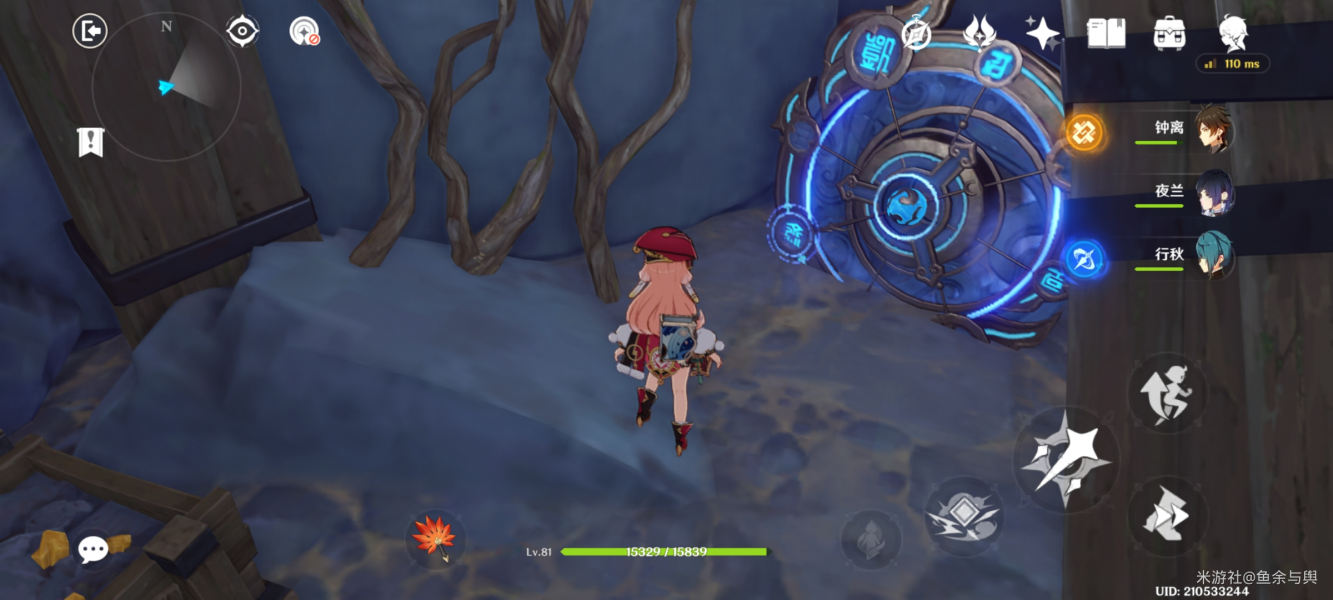Image resolution: width=1333 pixels, height=600 pixels.
Task: Tap the normal attack button
Action: coord(1065,460)
